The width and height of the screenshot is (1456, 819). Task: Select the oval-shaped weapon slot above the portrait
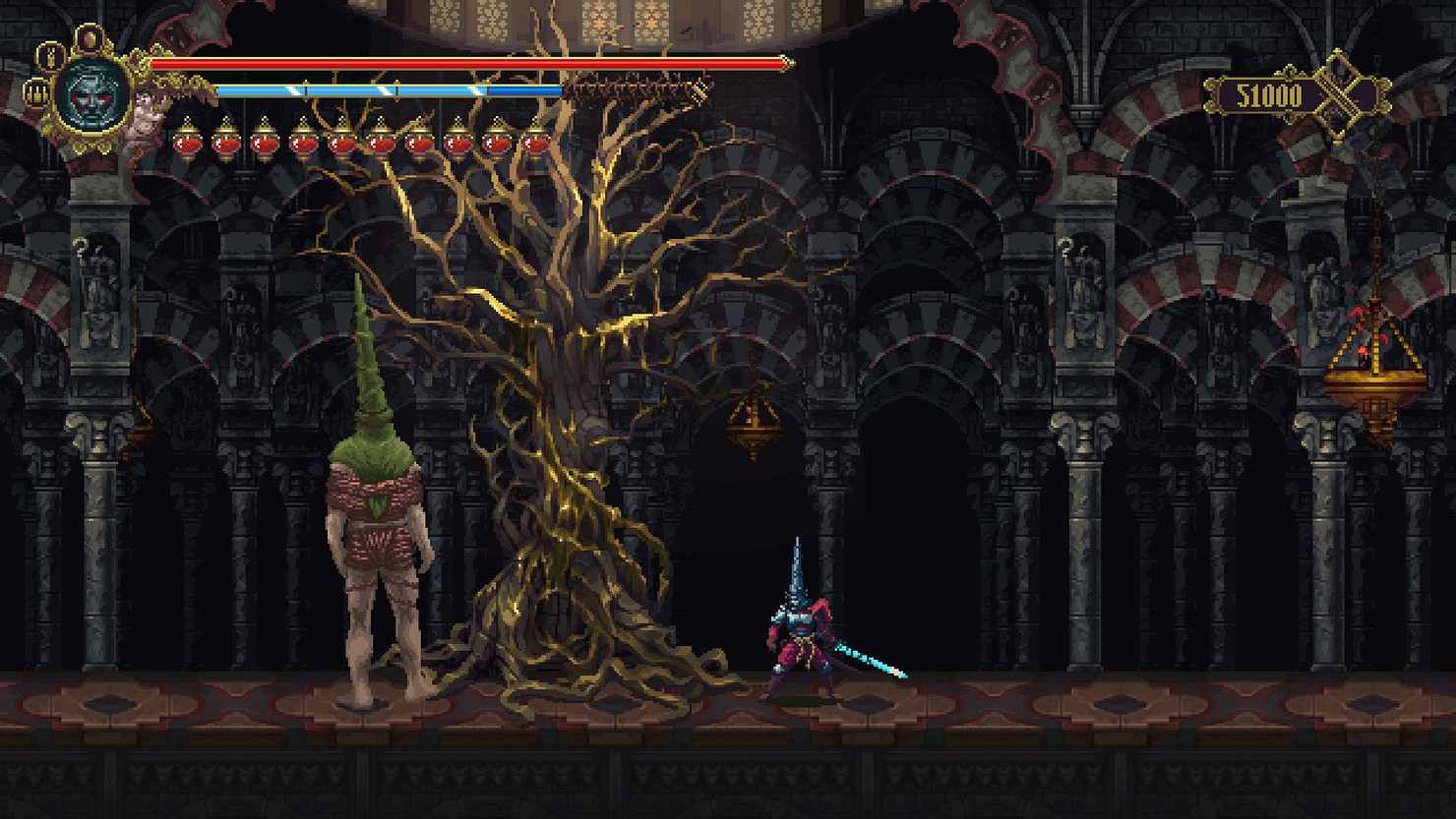pyautogui.click(x=90, y=37)
